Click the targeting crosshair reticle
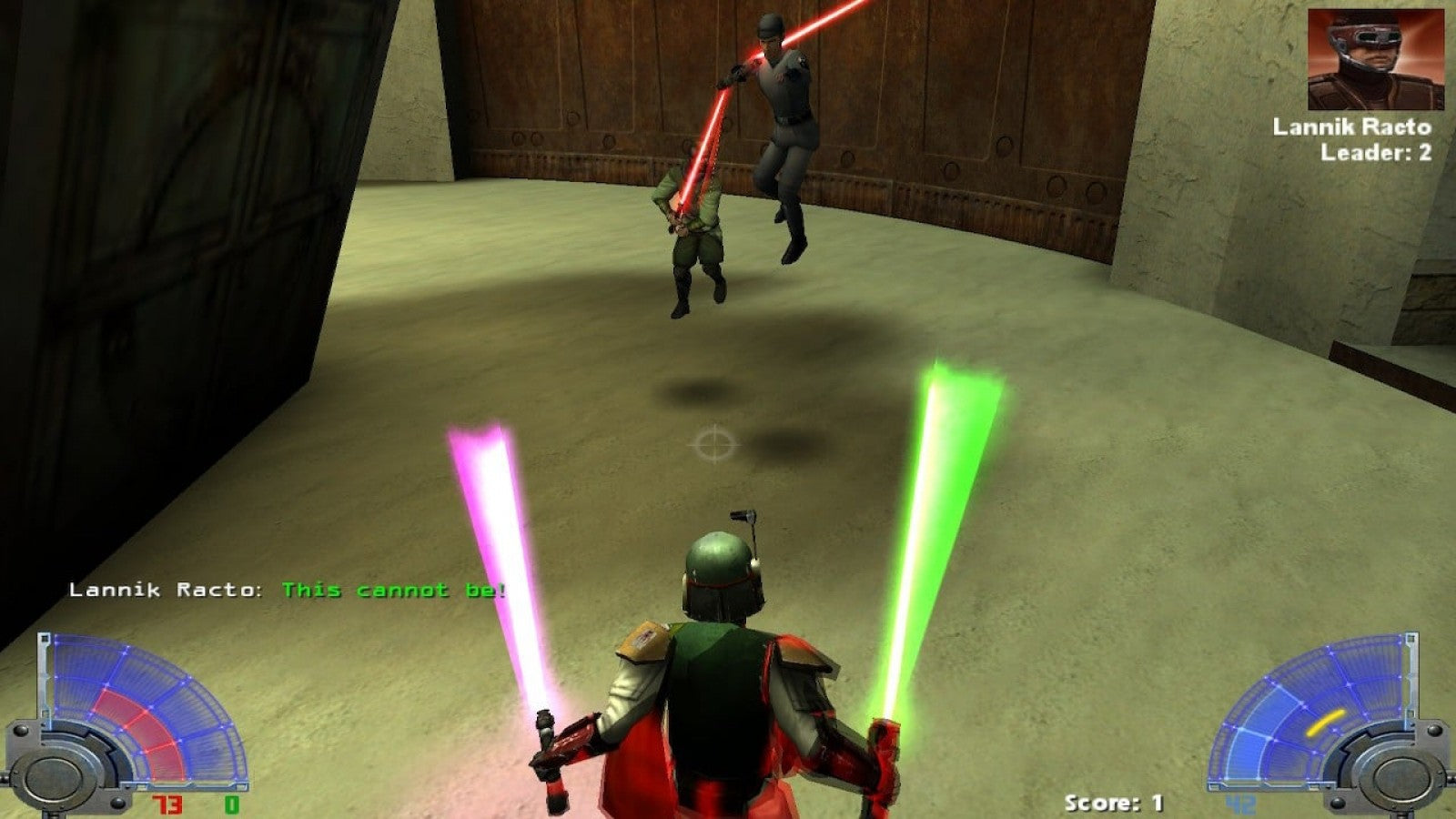Viewport: 1456px width, 819px height. point(715,443)
